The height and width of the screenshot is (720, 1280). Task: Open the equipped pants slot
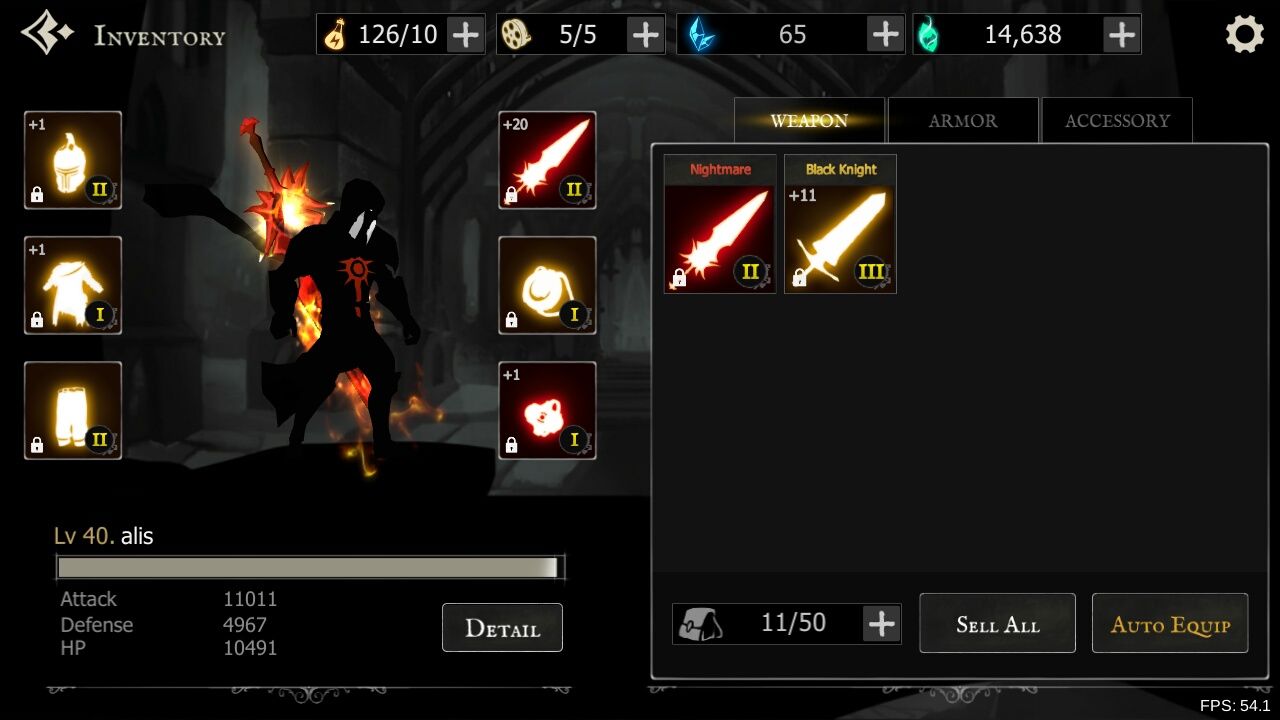73,410
